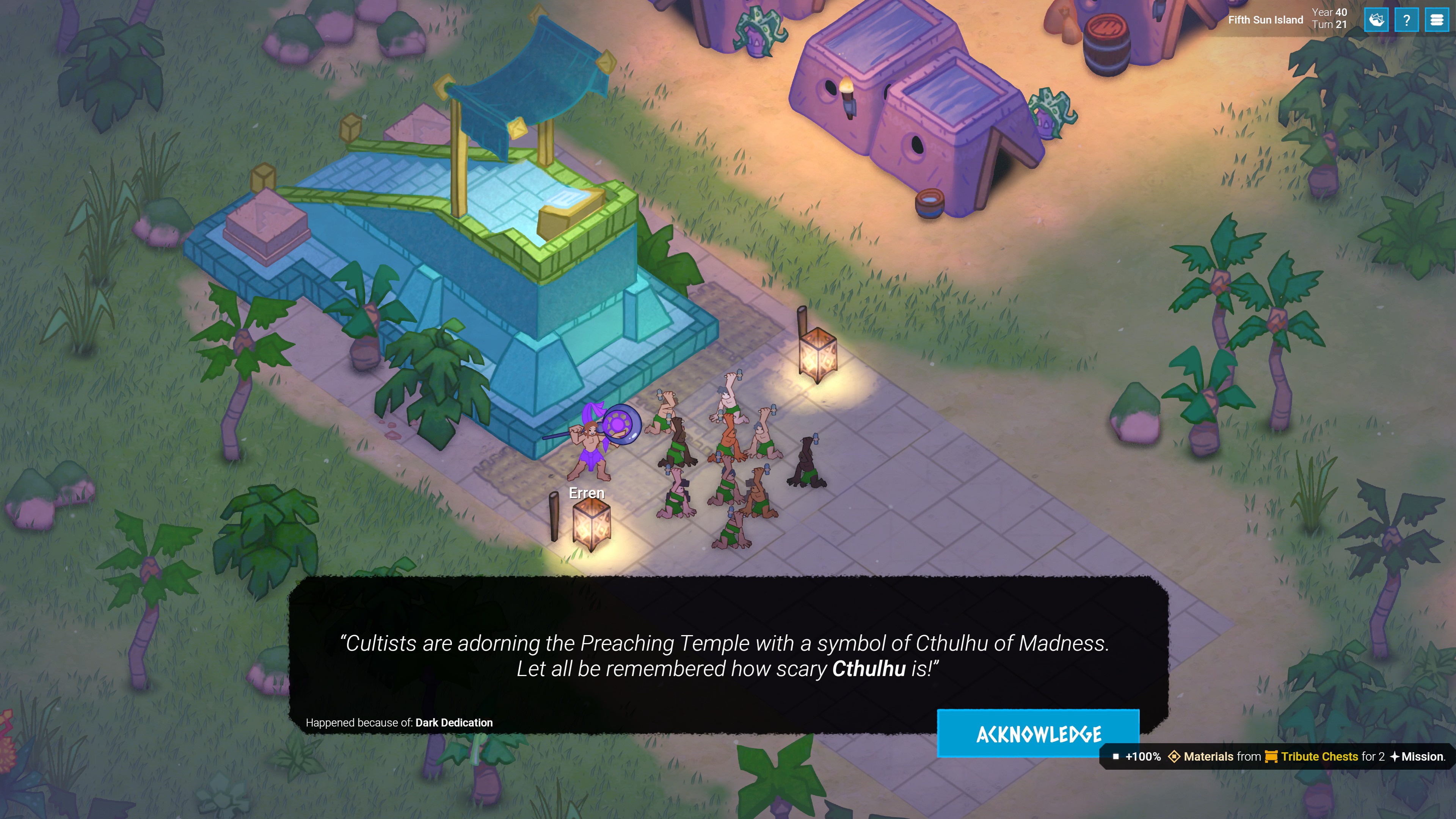This screenshot has height=819, width=1456.
Task: Open the help question mark button
Action: (1406, 20)
